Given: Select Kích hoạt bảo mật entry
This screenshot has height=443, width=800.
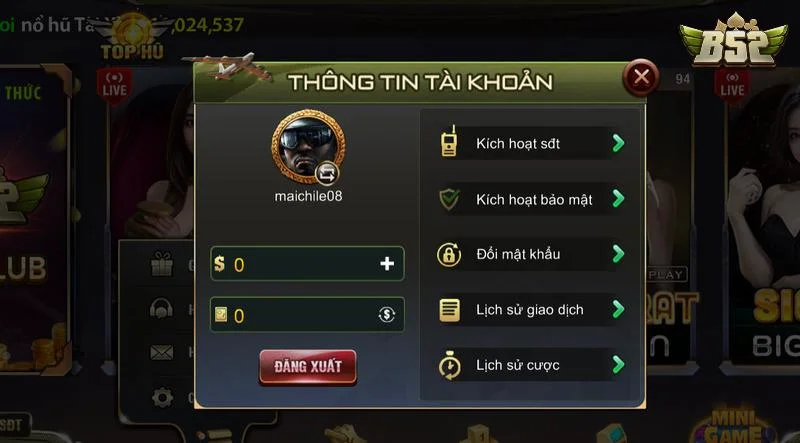Looking at the screenshot, I should pyautogui.click(x=531, y=199).
